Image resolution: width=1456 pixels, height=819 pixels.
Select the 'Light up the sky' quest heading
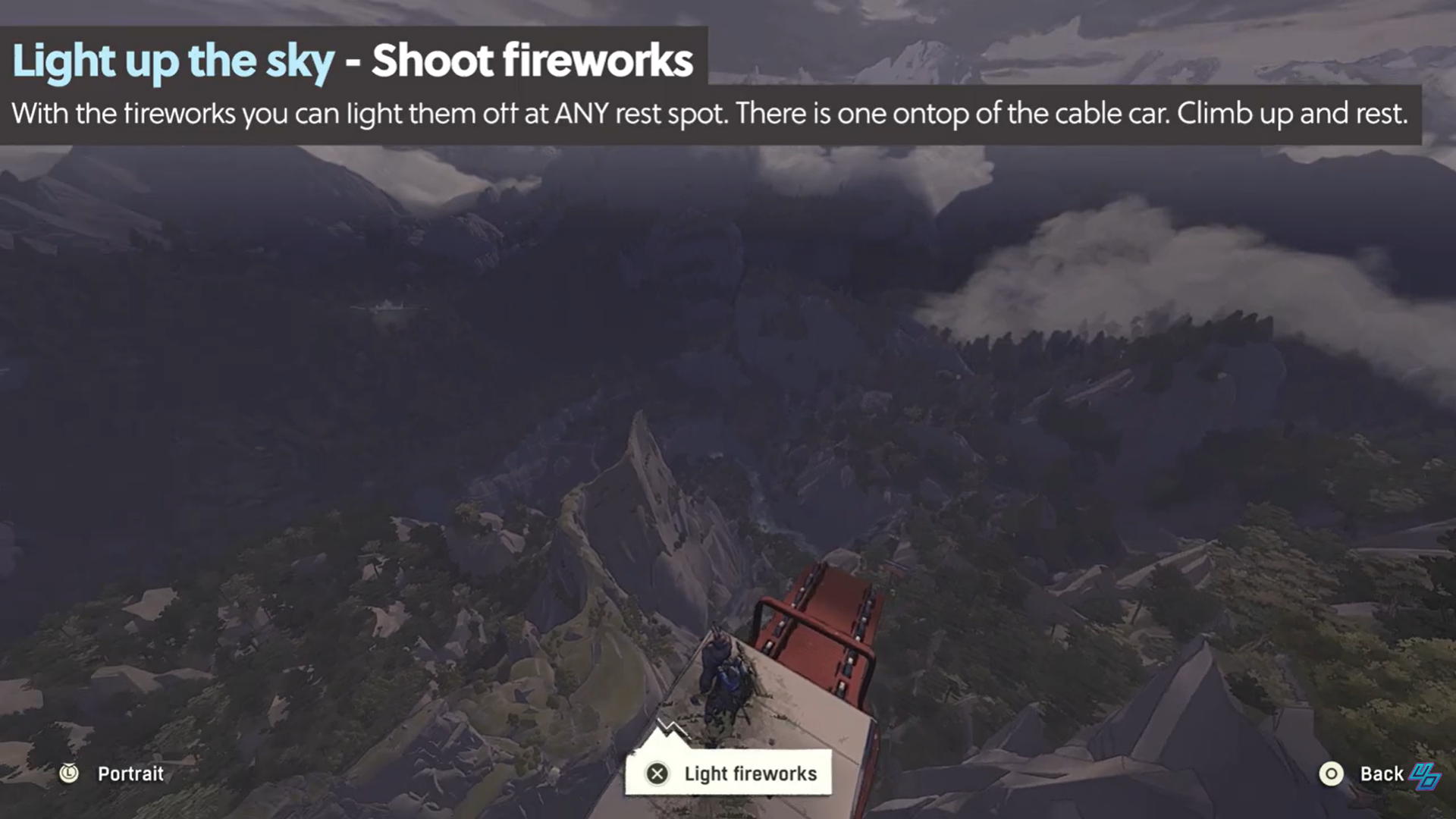(x=174, y=60)
